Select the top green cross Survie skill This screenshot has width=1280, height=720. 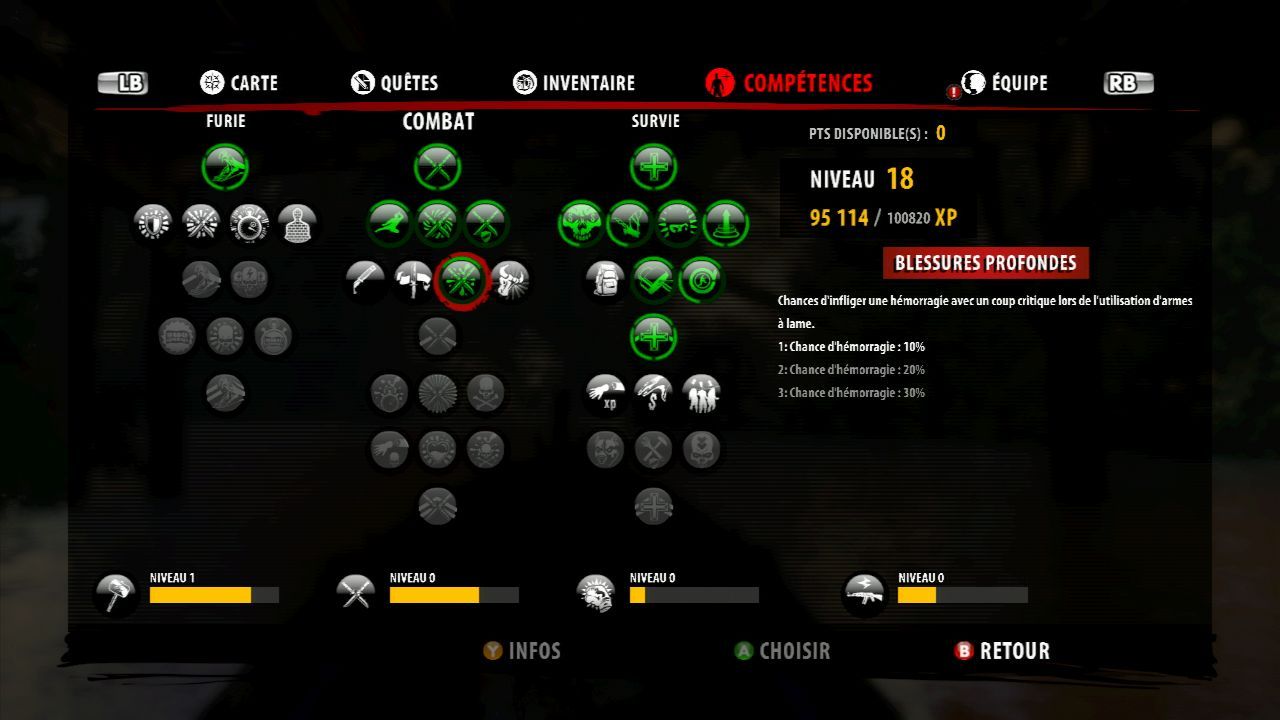[x=654, y=166]
